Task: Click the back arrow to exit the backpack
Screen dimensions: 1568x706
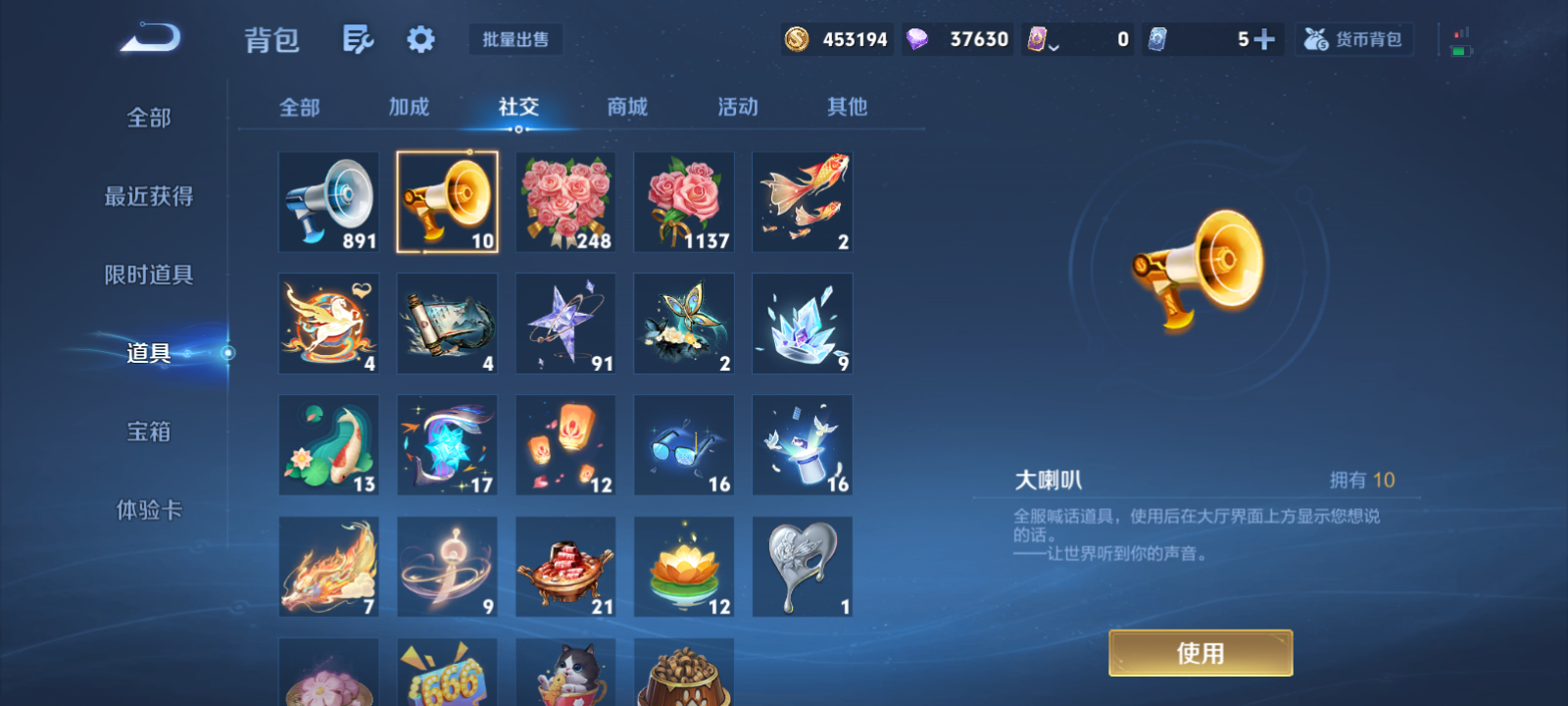Action: click(x=147, y=37)
